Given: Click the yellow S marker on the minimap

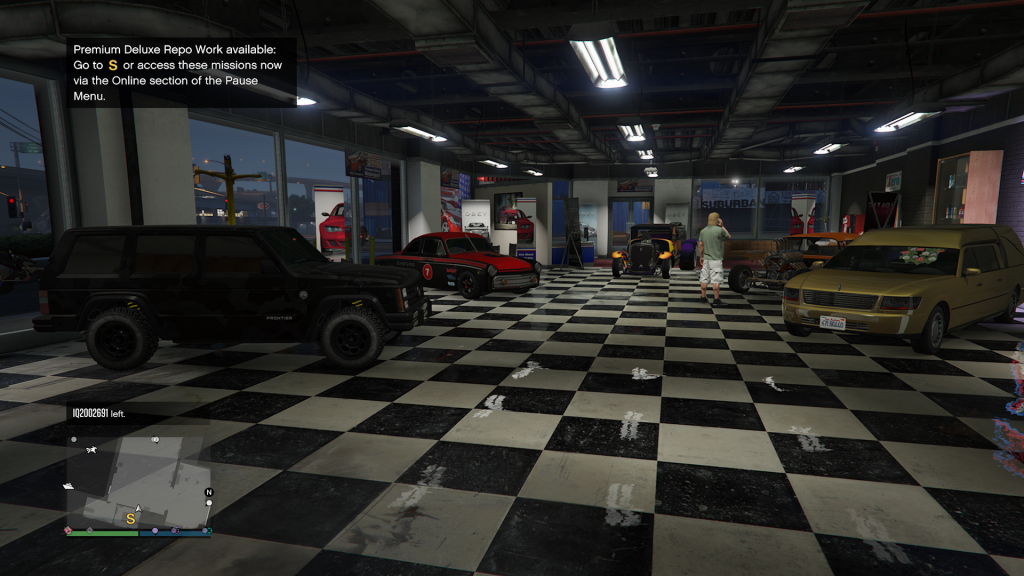Looking at the screenshot, I should tap(130, 518).
